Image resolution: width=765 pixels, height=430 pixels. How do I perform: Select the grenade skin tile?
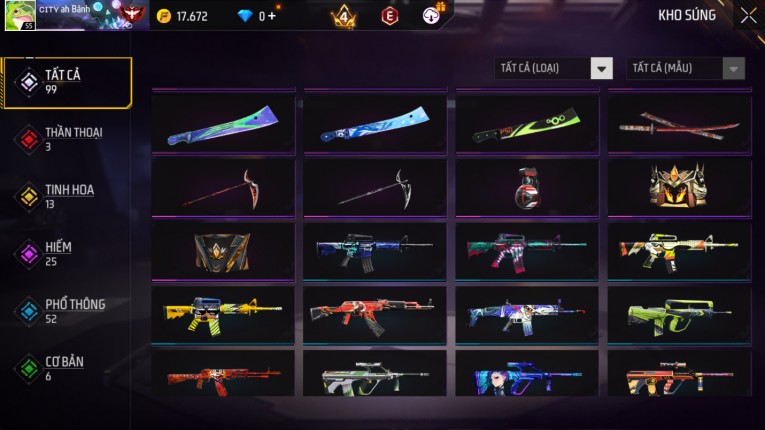[527, 187]
